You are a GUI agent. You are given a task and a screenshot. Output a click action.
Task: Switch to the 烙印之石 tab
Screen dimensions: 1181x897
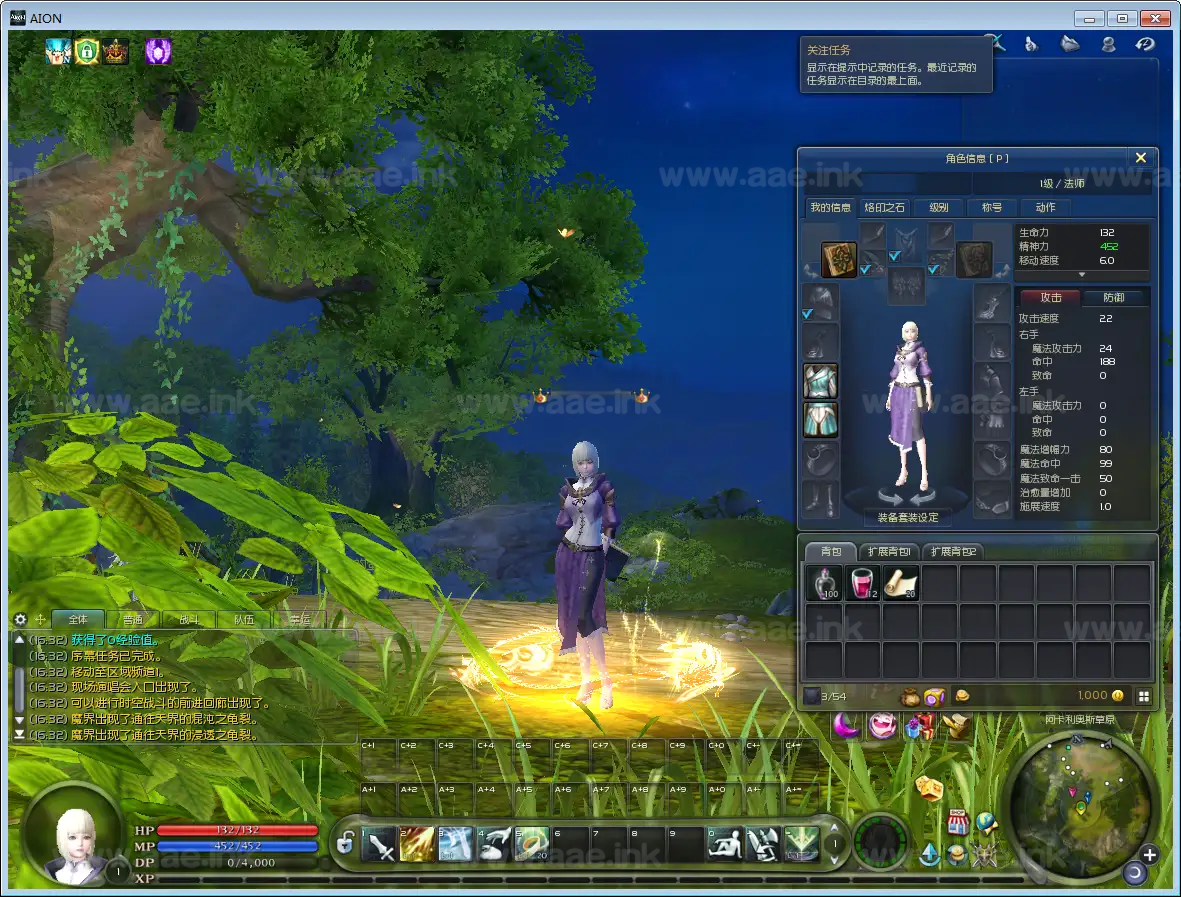(885, 208)
